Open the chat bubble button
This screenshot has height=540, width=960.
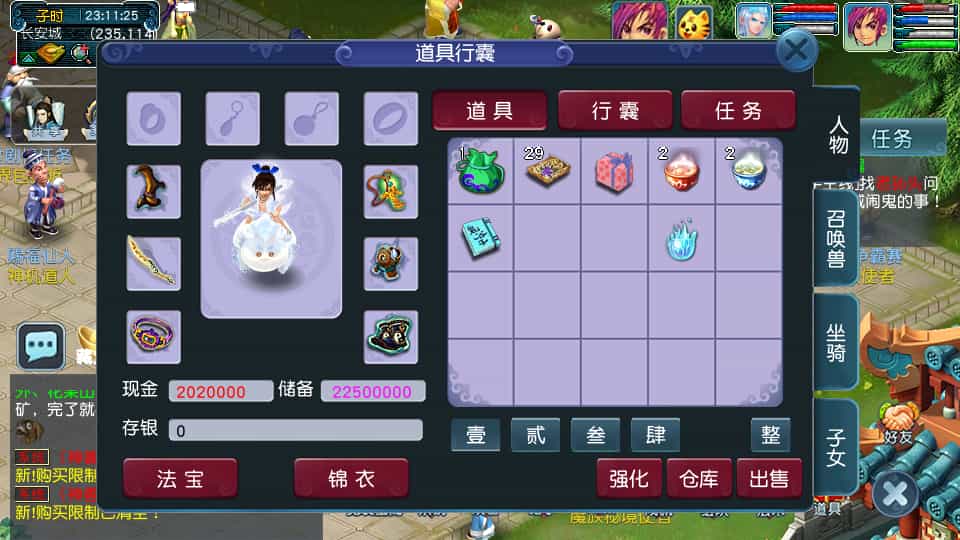(41, 346)
